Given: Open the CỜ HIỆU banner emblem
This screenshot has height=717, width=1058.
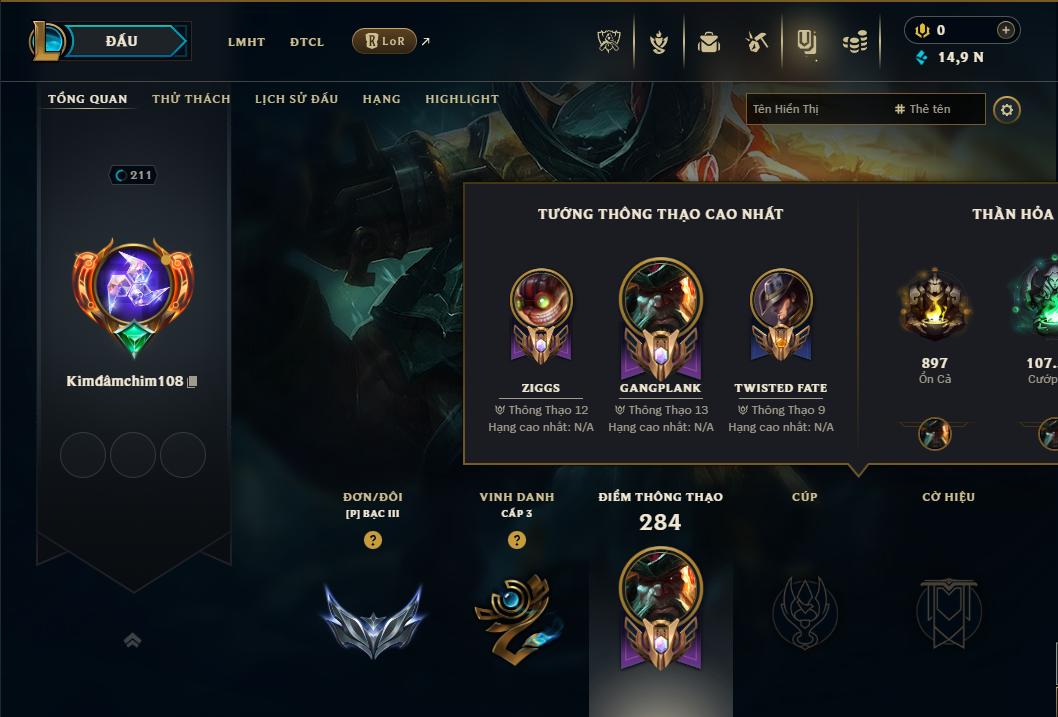Looking at the screenshot, I should point(948,611).
